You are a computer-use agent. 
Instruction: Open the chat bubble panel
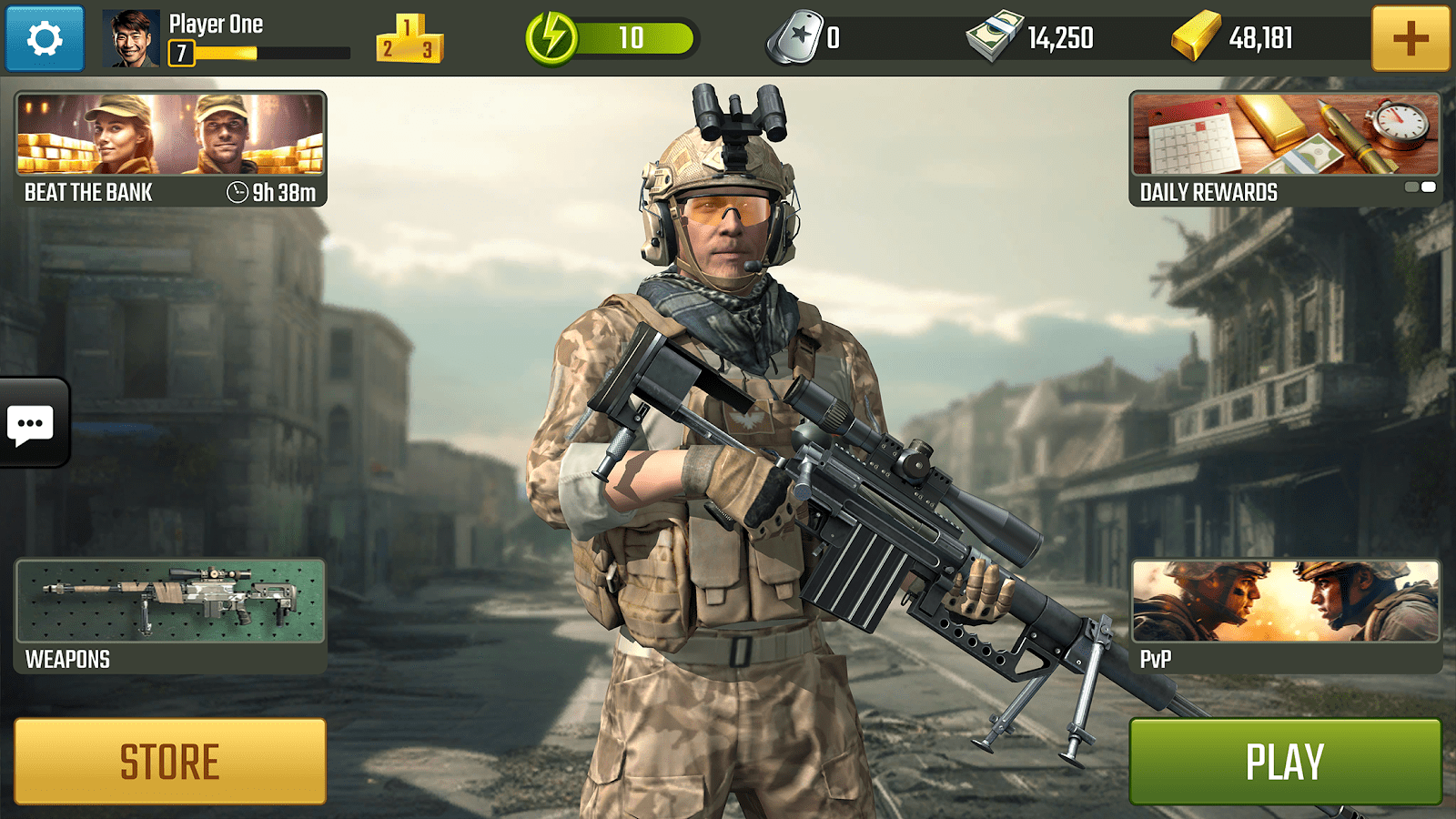31,423
